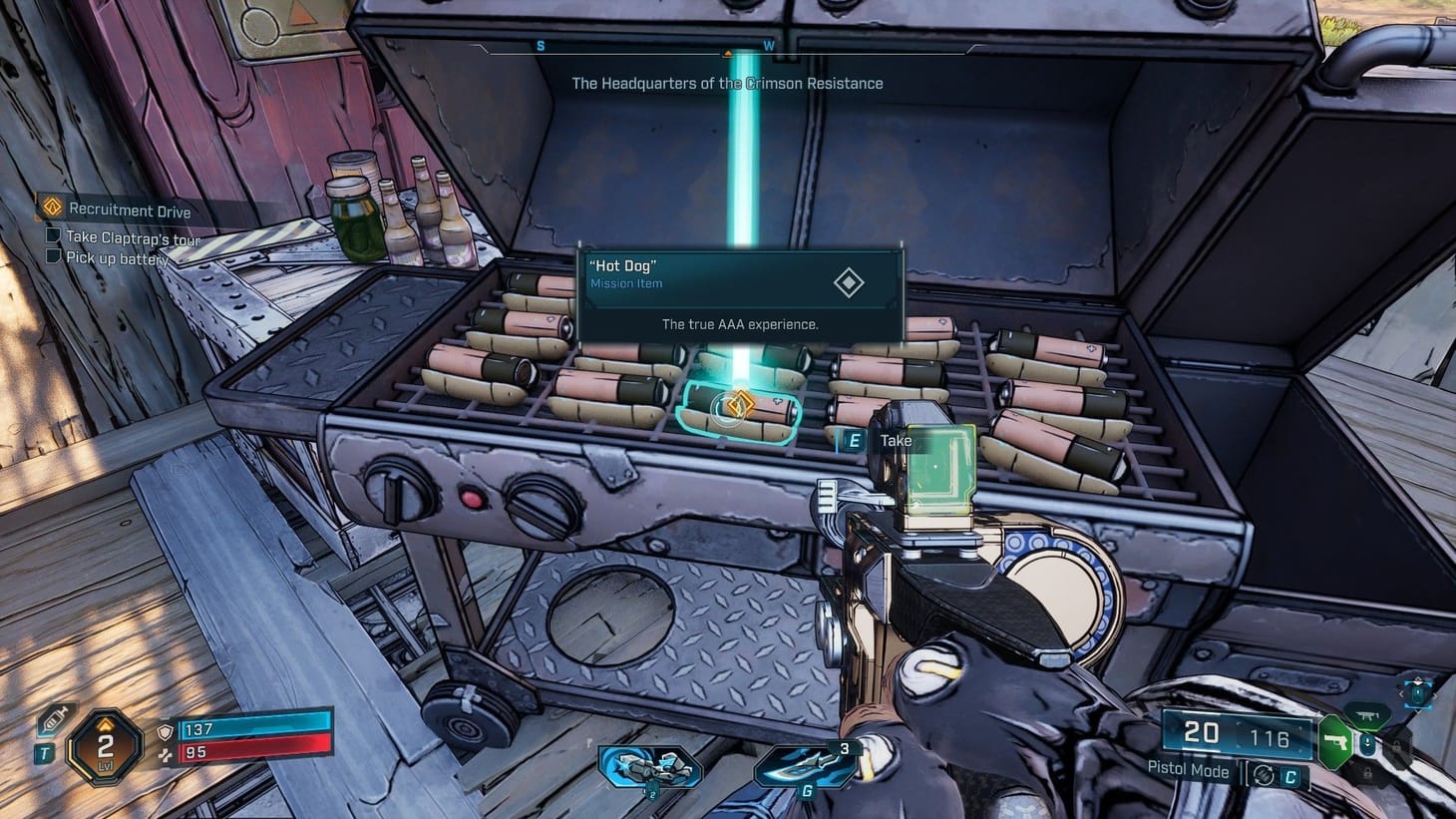Click the left chevron beside the gadget indicator
1456x819 pixels.
point(1402,693)
